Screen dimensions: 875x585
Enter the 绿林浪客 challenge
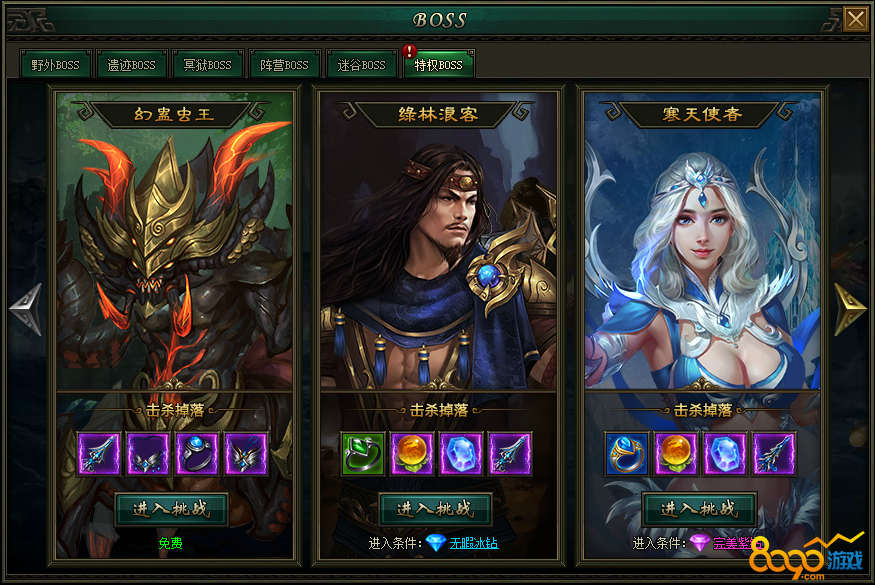[436, 508]
